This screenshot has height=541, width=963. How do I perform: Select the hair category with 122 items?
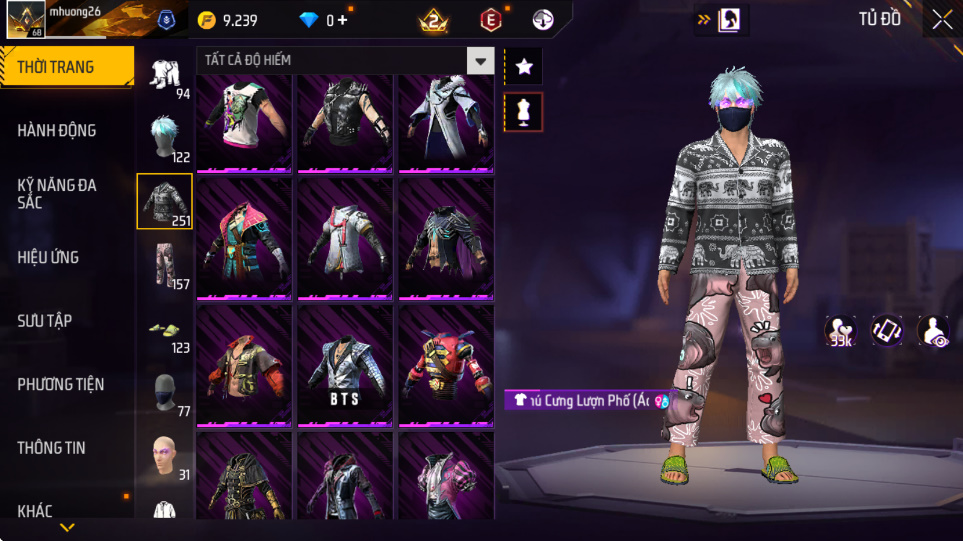pos(164,138)
